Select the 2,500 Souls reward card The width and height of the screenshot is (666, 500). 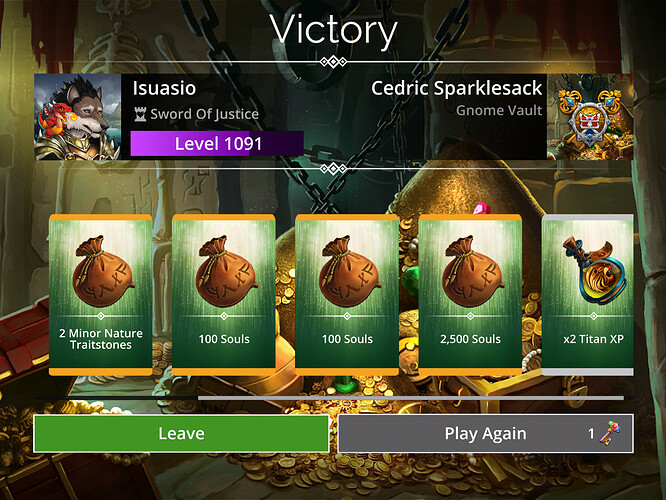tap(470, 294)
